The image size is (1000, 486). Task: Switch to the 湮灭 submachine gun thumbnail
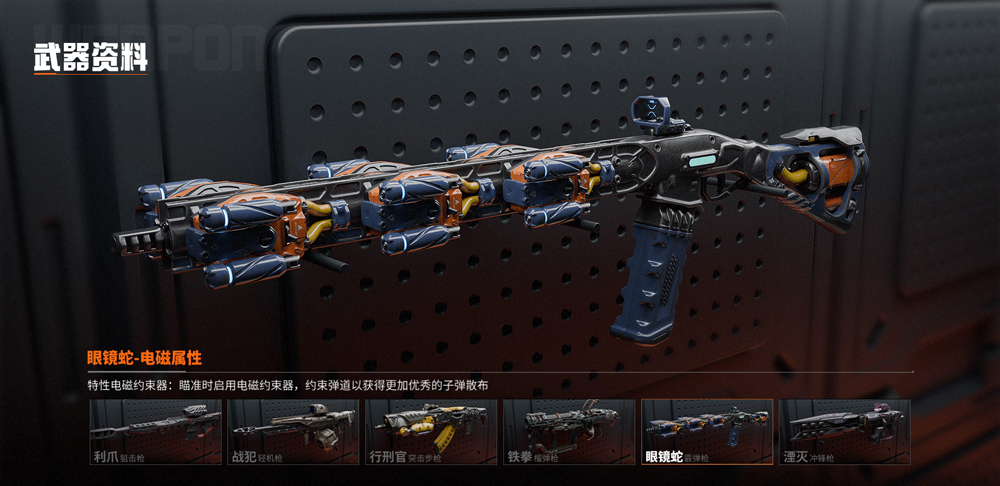845,432
